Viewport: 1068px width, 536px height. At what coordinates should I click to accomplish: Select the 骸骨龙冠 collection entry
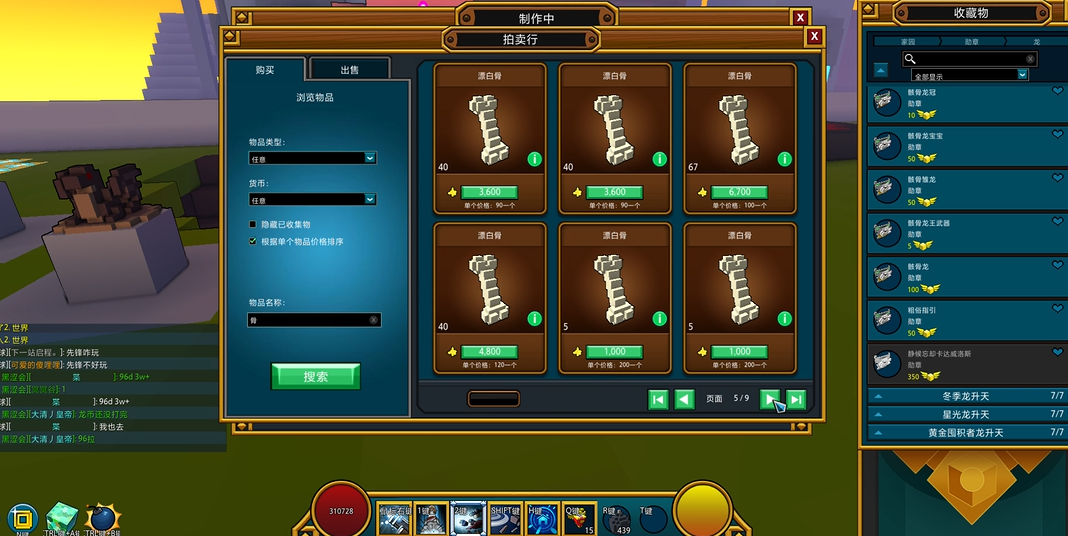pyautogui.click(x=965, y=103)
